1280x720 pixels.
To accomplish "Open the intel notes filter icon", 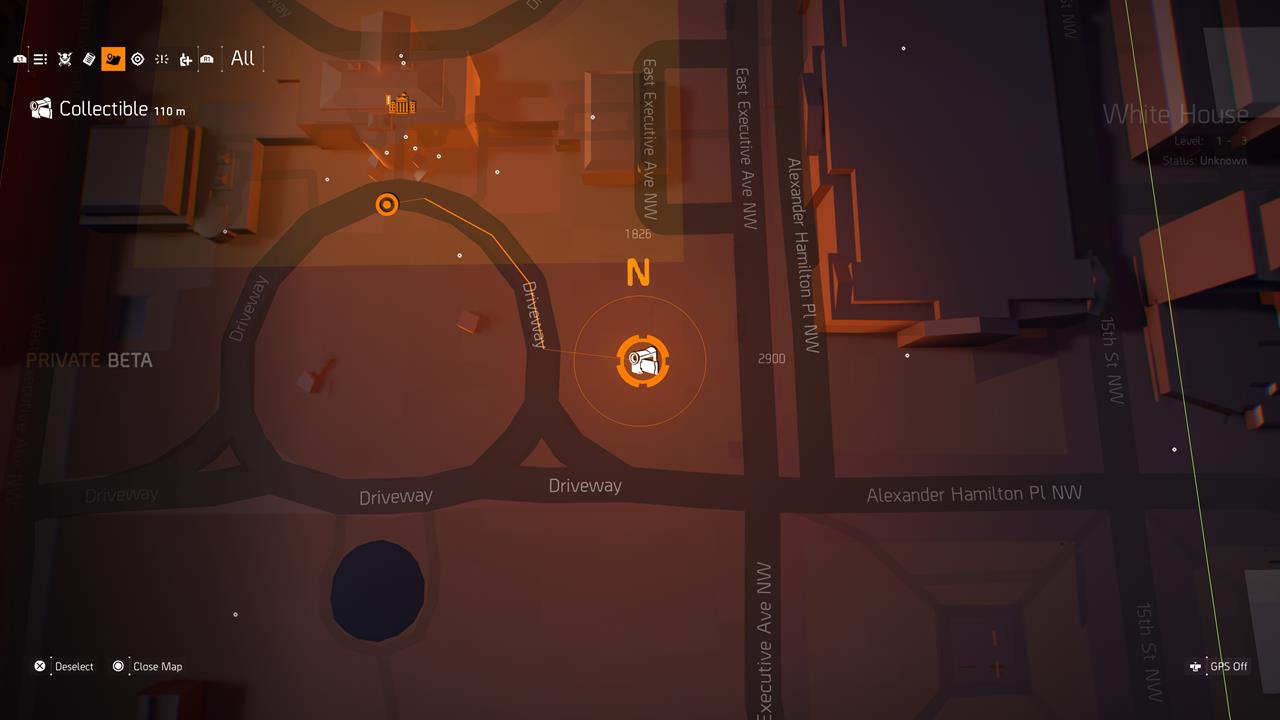I will 89,58.
